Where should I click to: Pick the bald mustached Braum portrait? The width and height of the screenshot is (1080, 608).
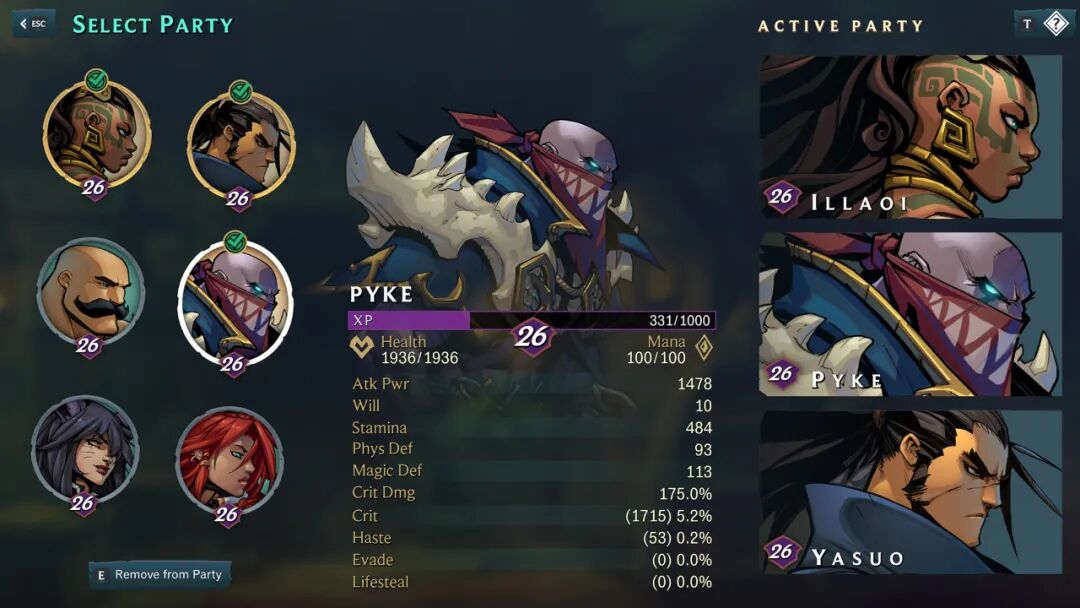click(x=90, y=291)
